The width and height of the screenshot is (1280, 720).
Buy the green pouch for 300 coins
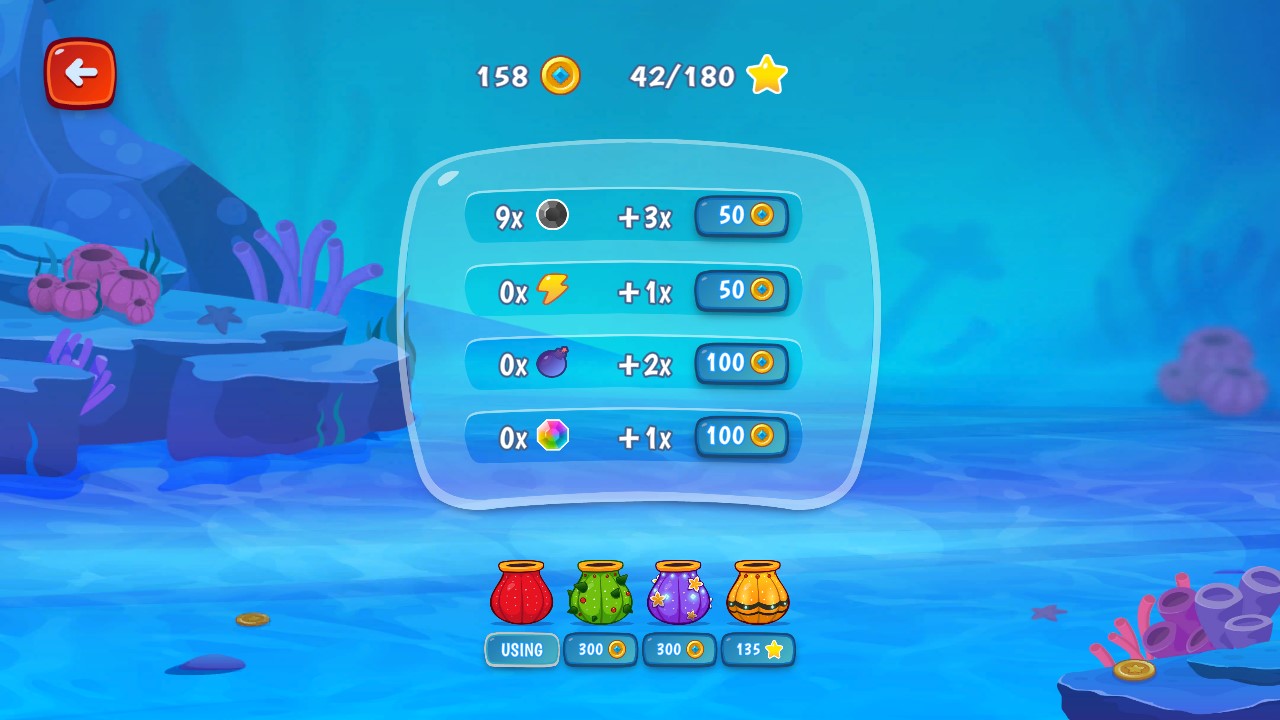tap(600, 649)
